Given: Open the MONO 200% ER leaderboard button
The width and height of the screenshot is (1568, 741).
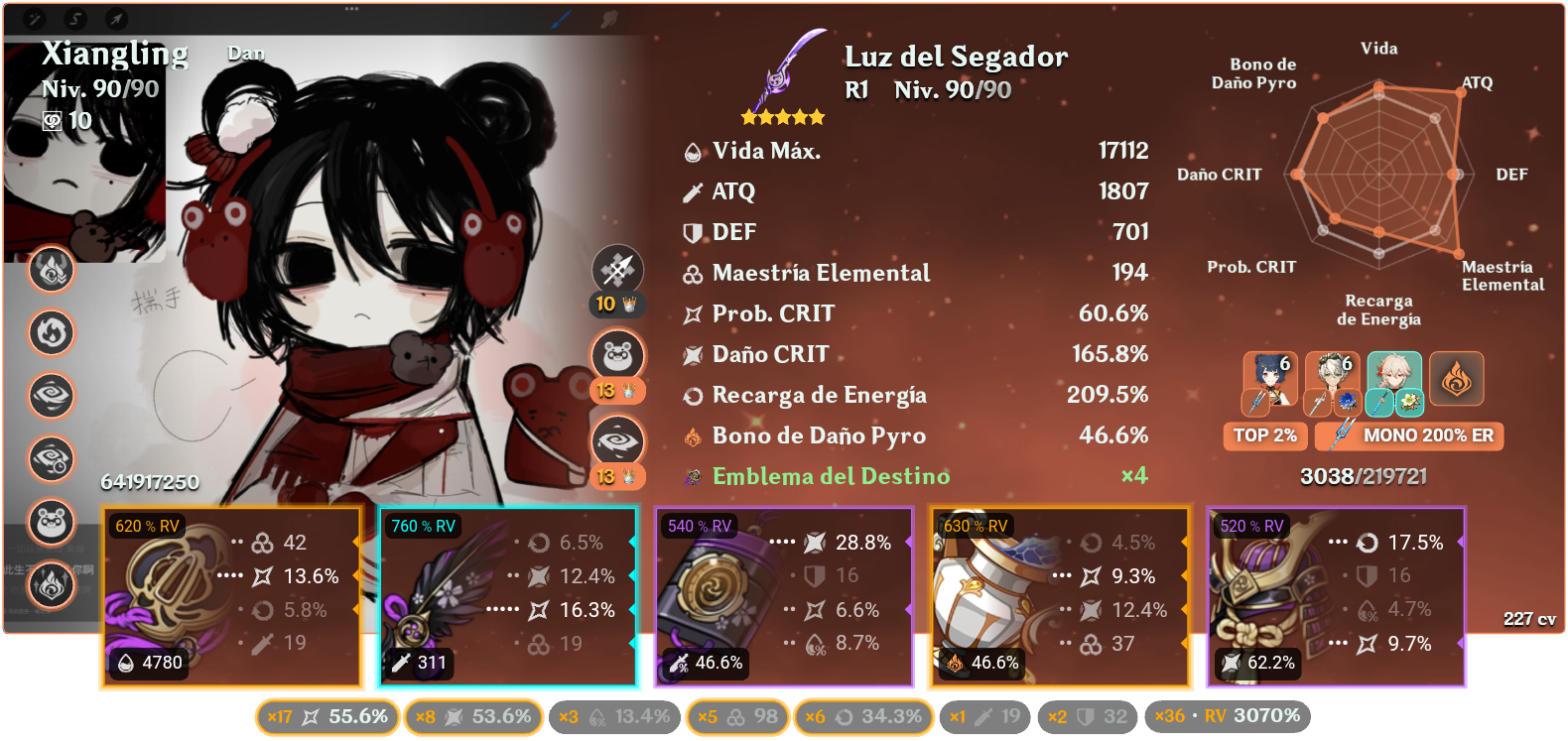Looking at the screenshot, I should pyautogui.click(x=1408, y=436).
